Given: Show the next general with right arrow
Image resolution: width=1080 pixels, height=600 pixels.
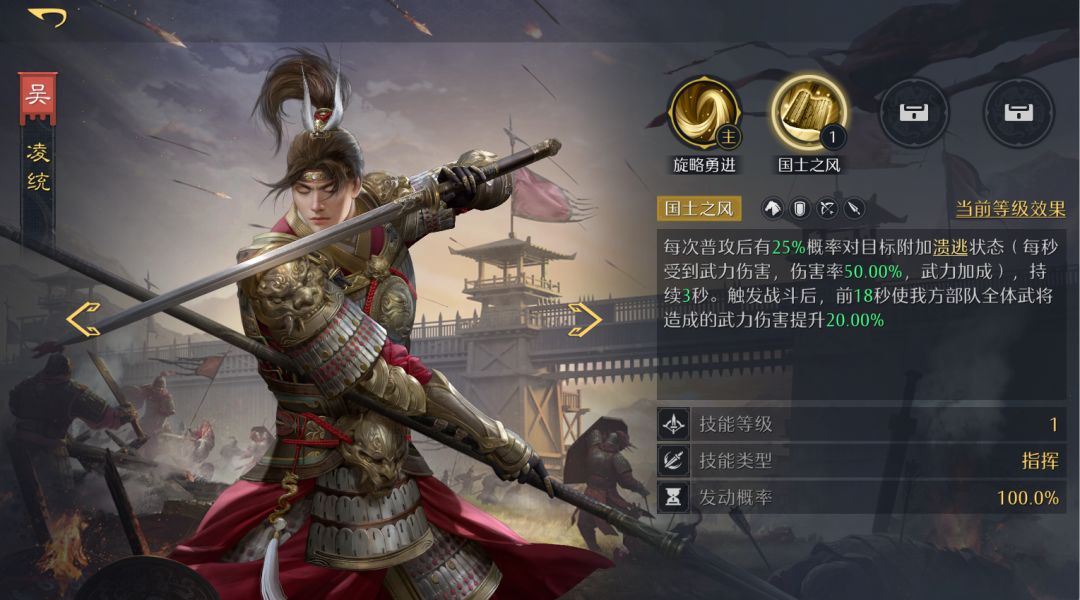Looking at the screenshot, I should (584, 319).
